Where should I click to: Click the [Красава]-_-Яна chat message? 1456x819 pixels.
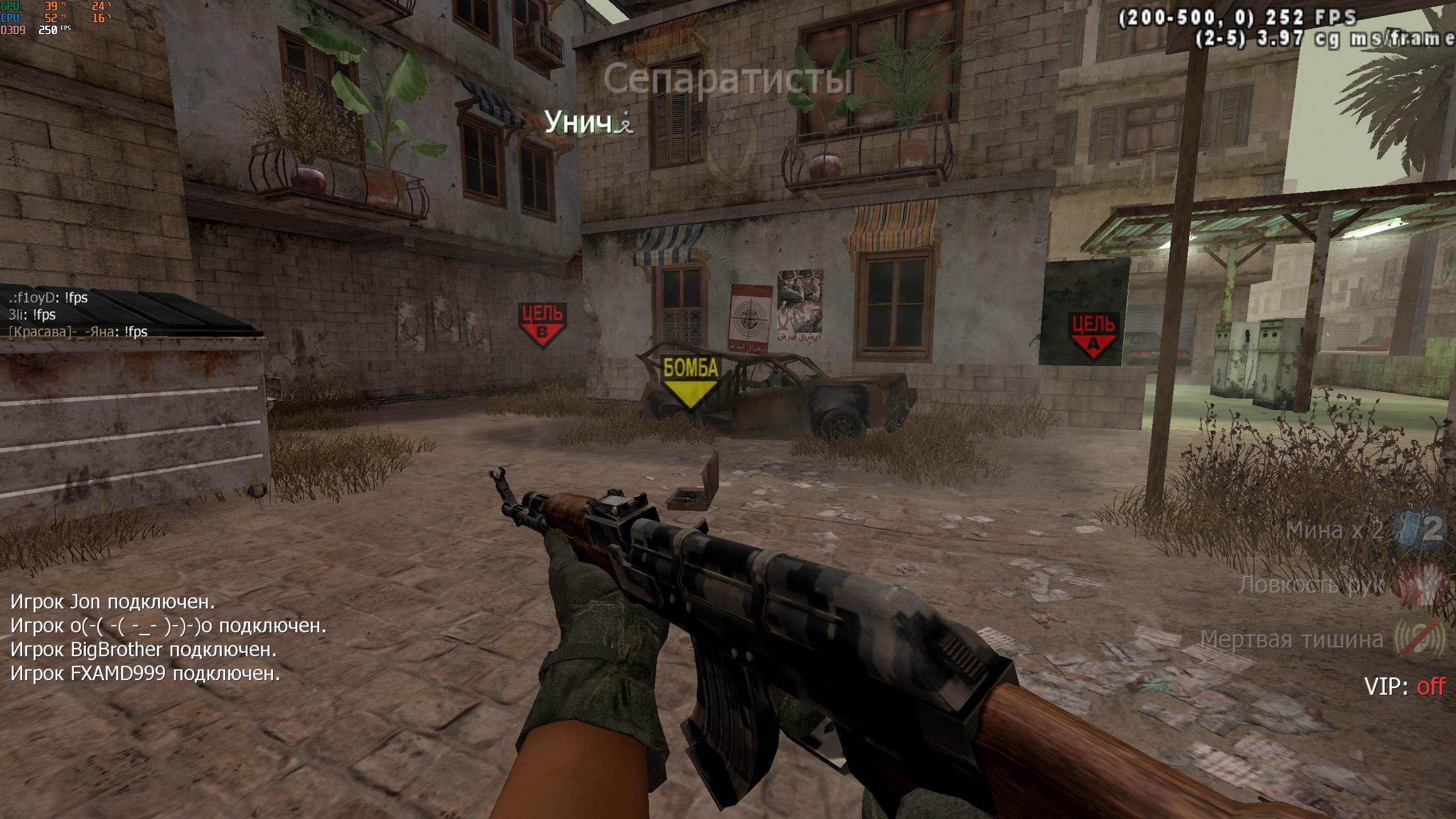pyautogui.click(x=78, y=332)
